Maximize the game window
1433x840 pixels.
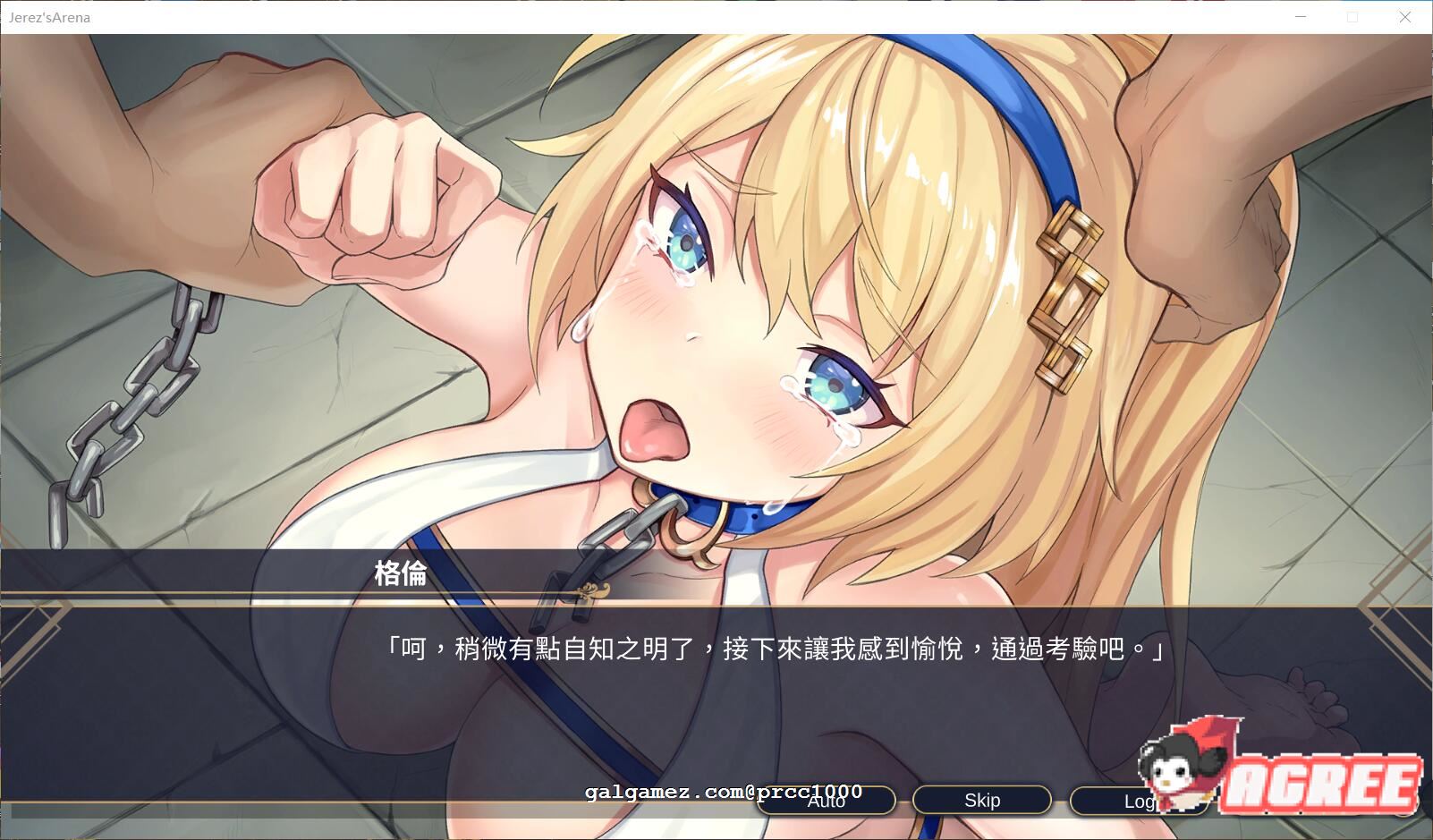click(1352, 17)
